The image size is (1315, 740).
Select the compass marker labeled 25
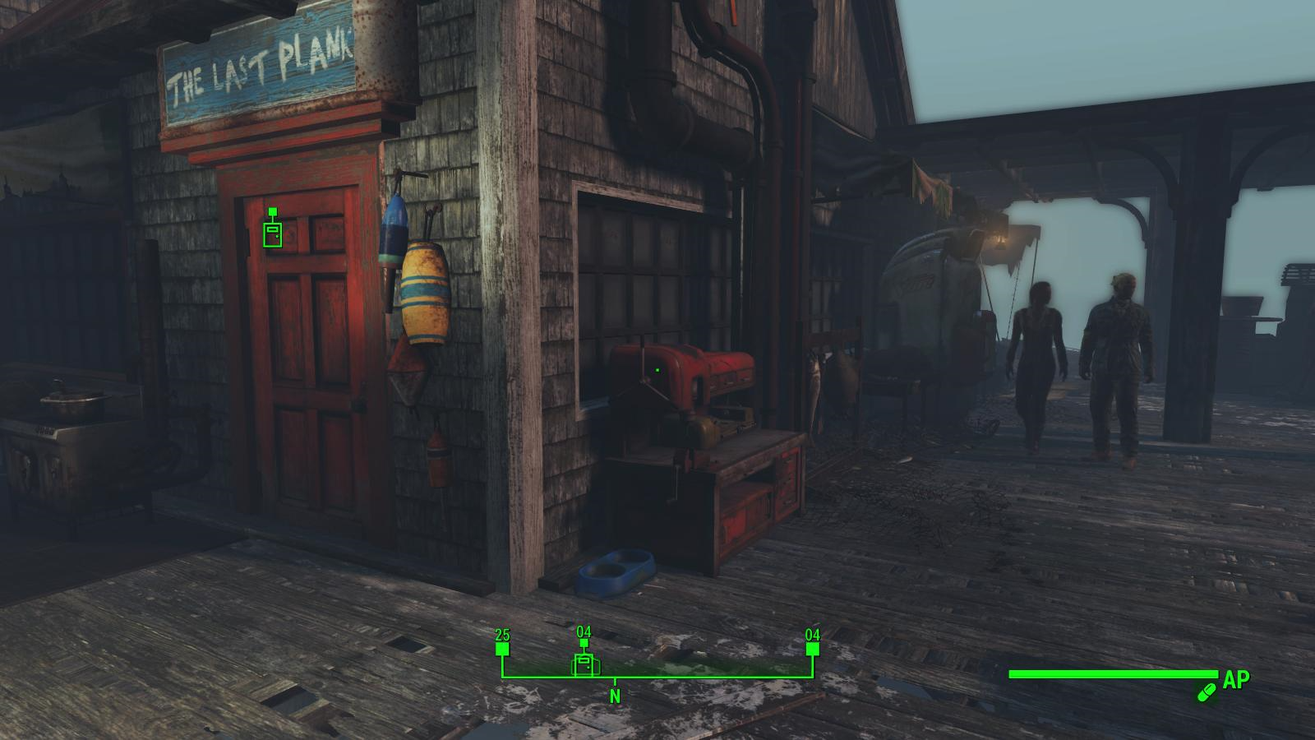pyautogui.click(x=502, y=648)
